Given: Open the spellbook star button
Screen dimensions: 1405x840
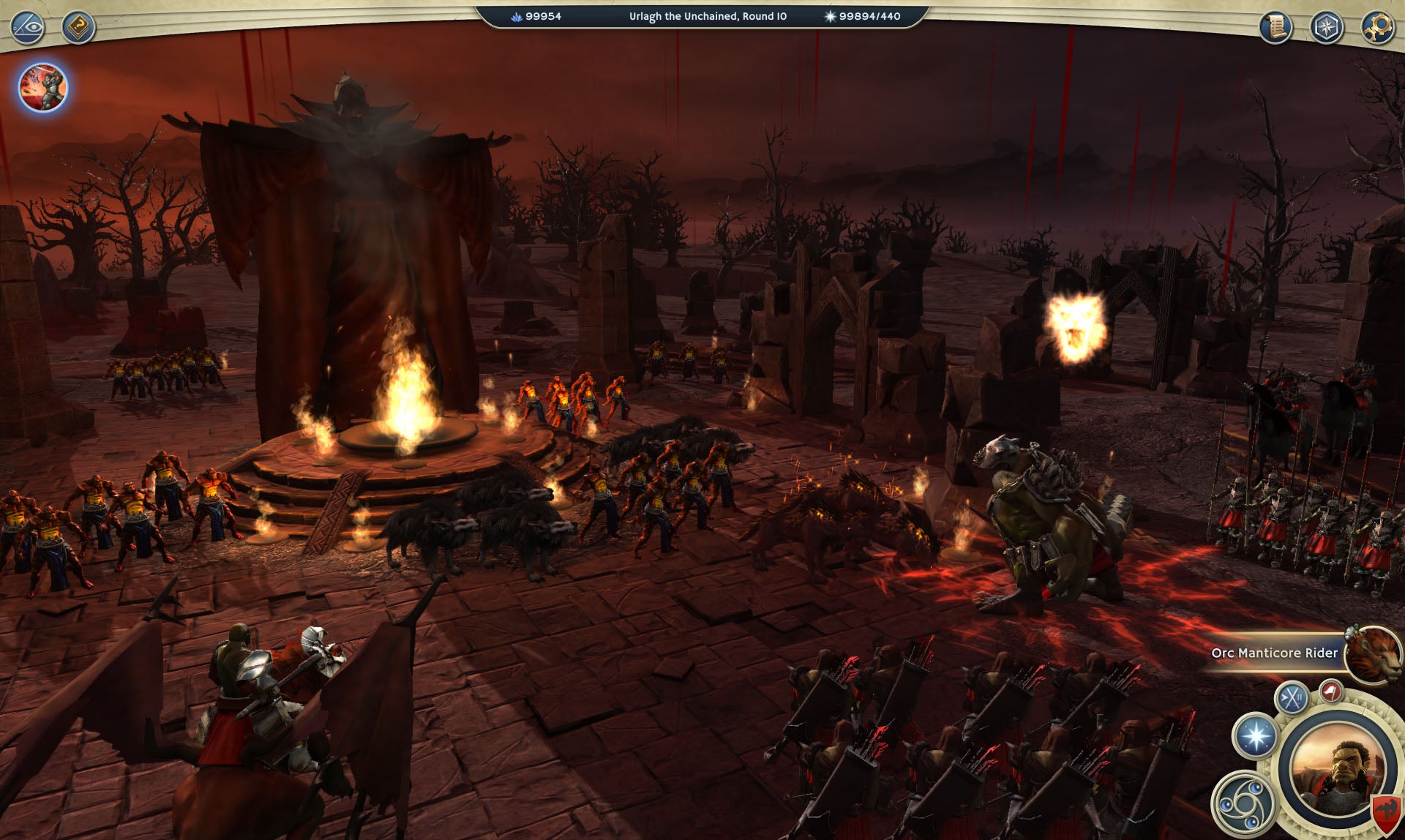Looking at the screenshot, I should click(x=1256, y=735).
